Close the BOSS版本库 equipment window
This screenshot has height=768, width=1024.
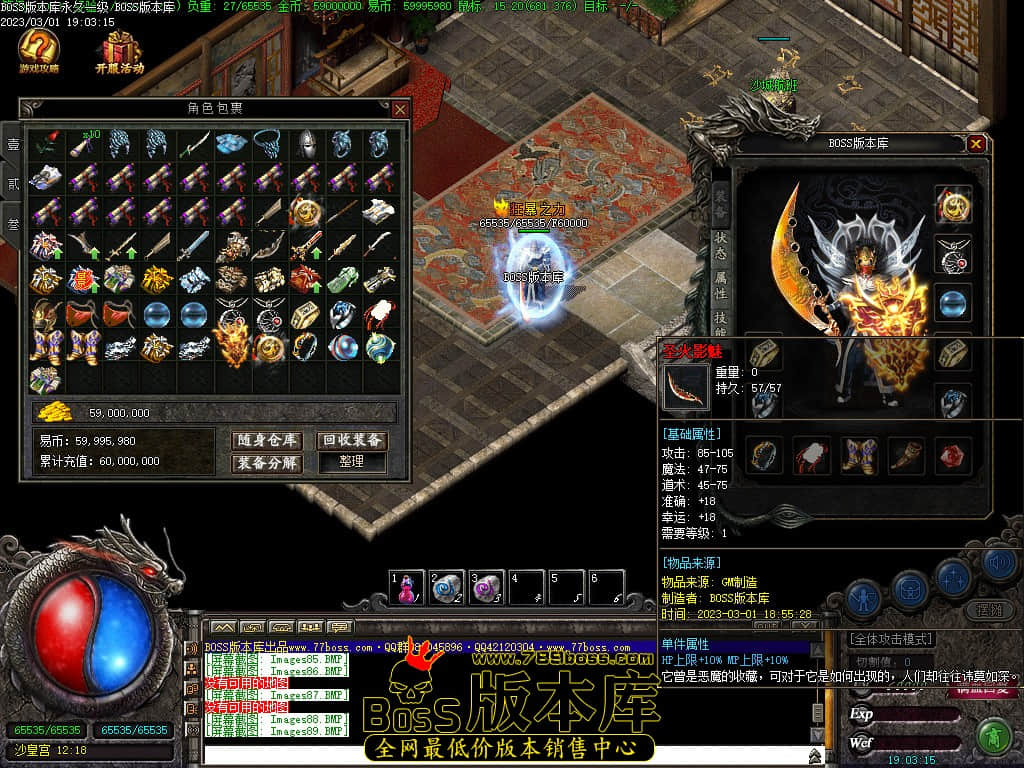(976, 144)
